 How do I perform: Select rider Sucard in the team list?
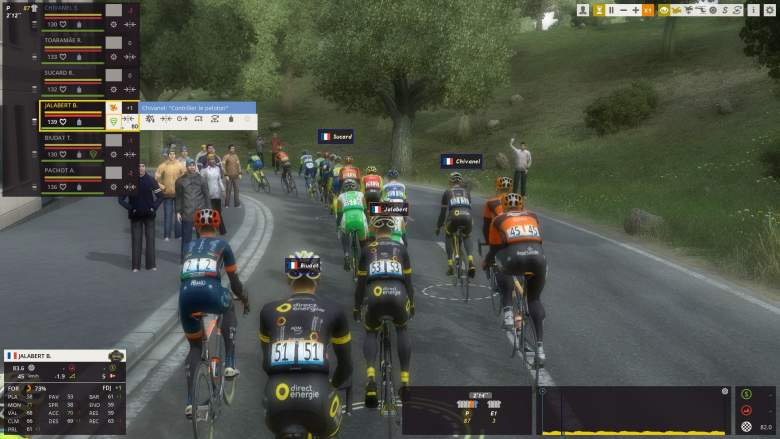60,73
